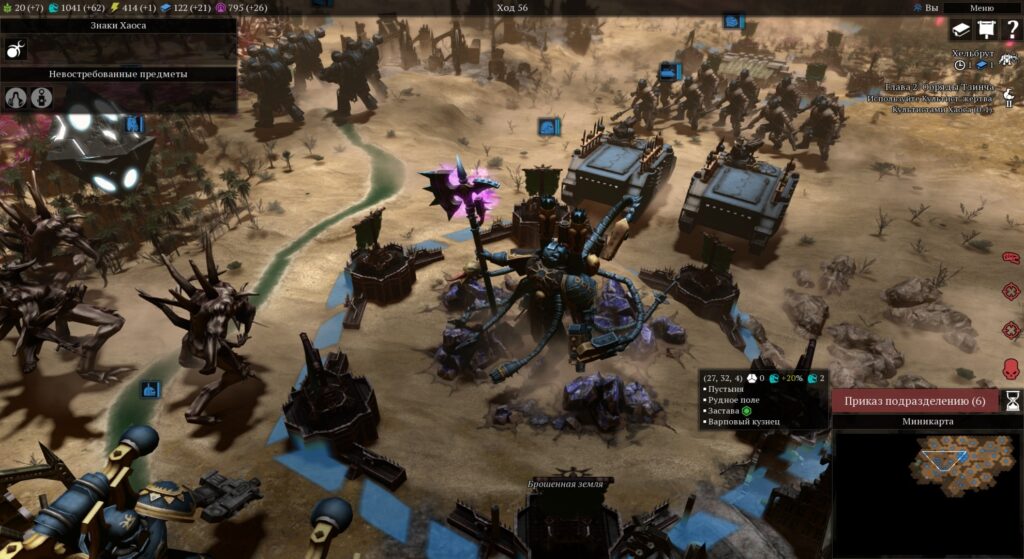The image size is (1024, 559).
Task: Select the amulet unclaimed item
Action: coord(41,97)
